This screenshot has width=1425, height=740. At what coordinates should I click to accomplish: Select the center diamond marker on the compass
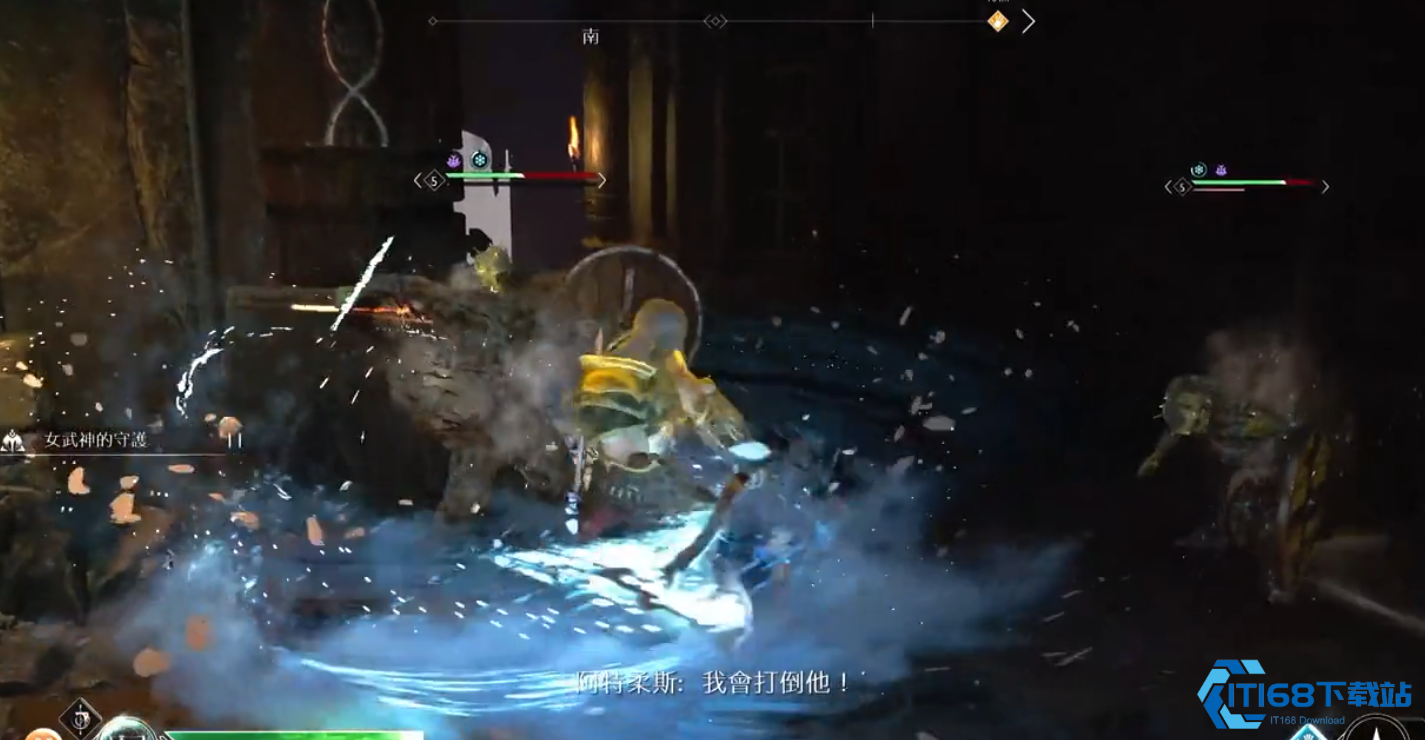(x=714, y=21)
